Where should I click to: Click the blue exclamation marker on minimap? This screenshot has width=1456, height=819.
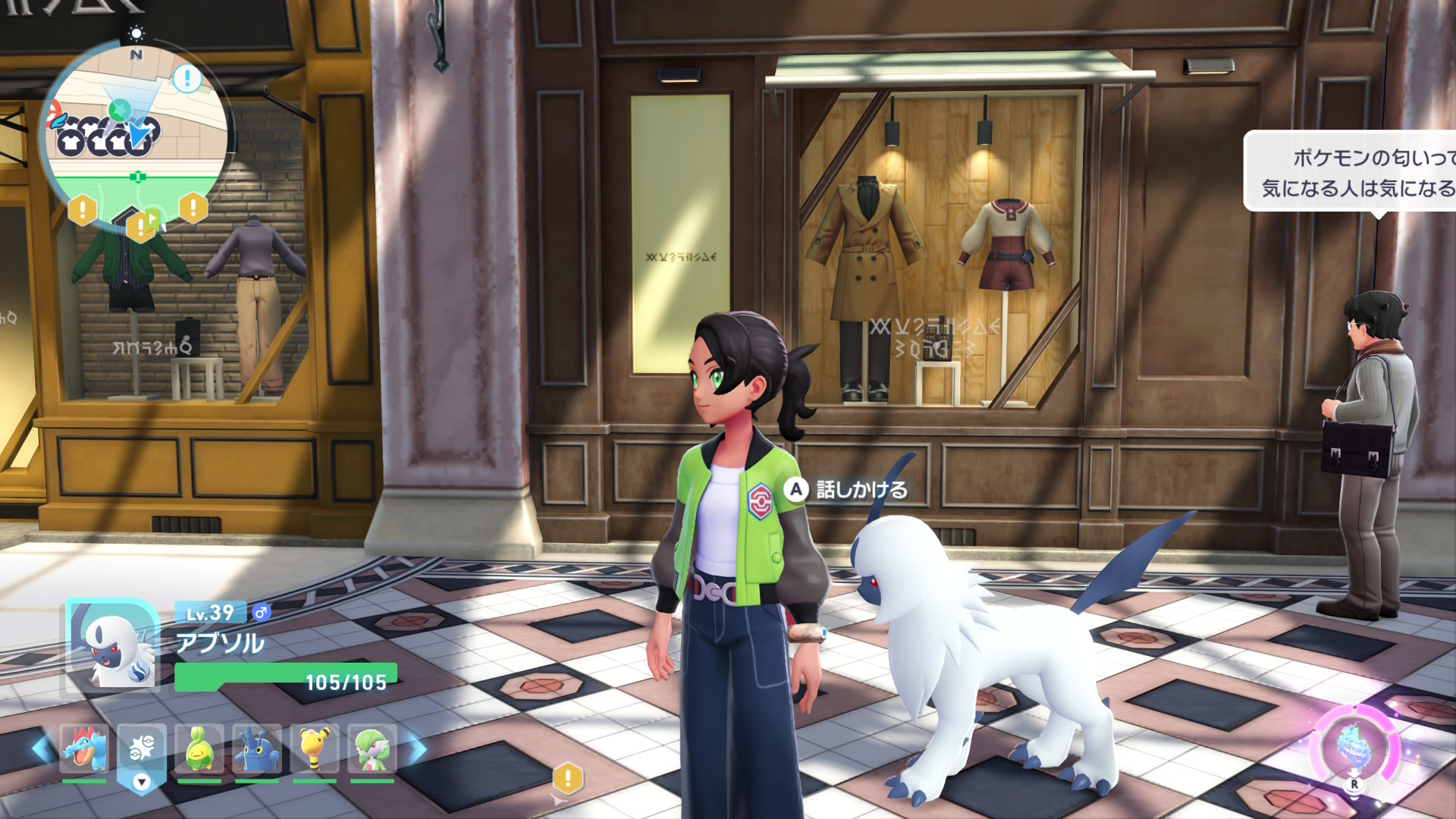(x=187, y=78)
